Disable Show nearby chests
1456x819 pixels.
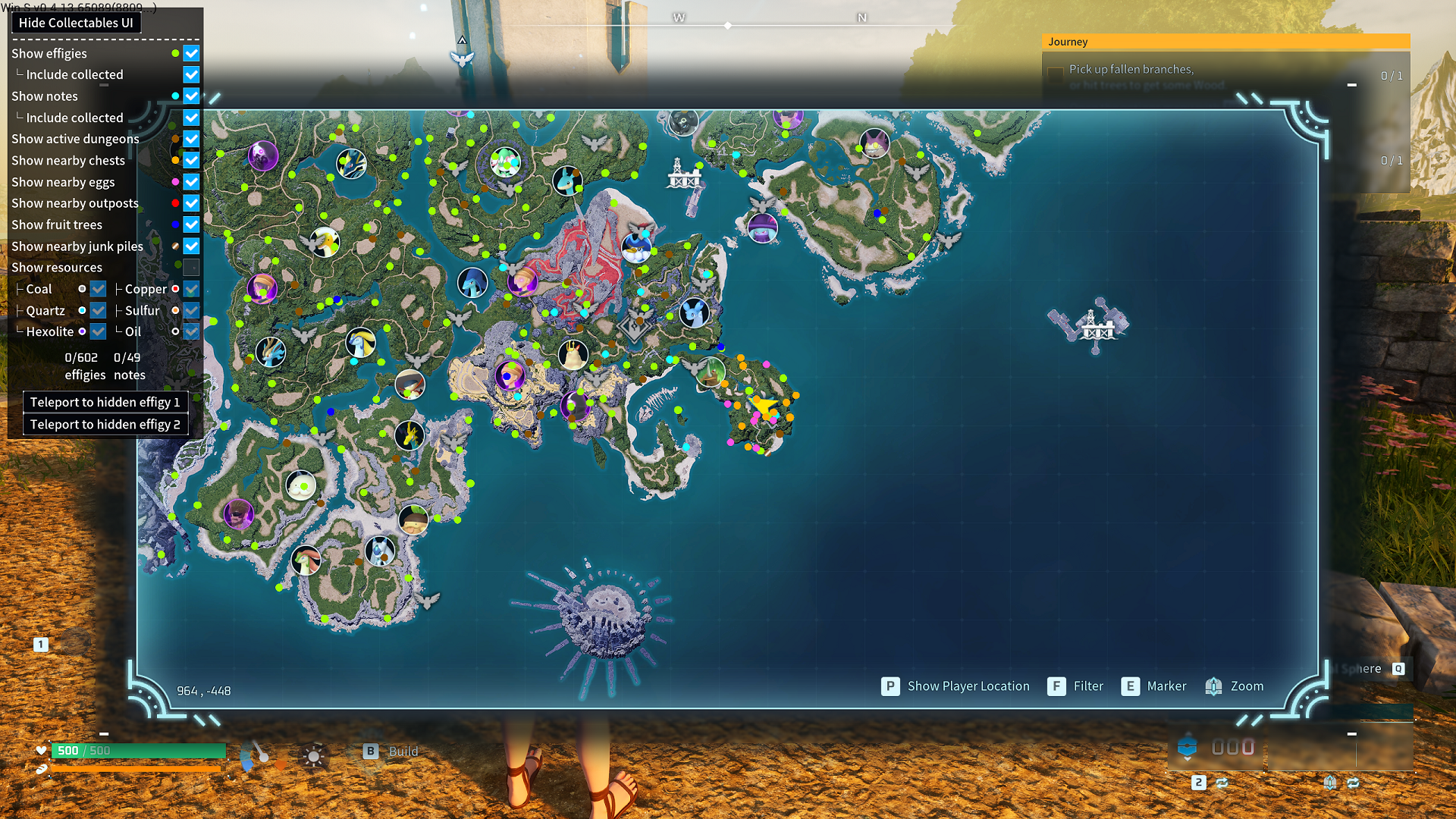tap(191, 160)
